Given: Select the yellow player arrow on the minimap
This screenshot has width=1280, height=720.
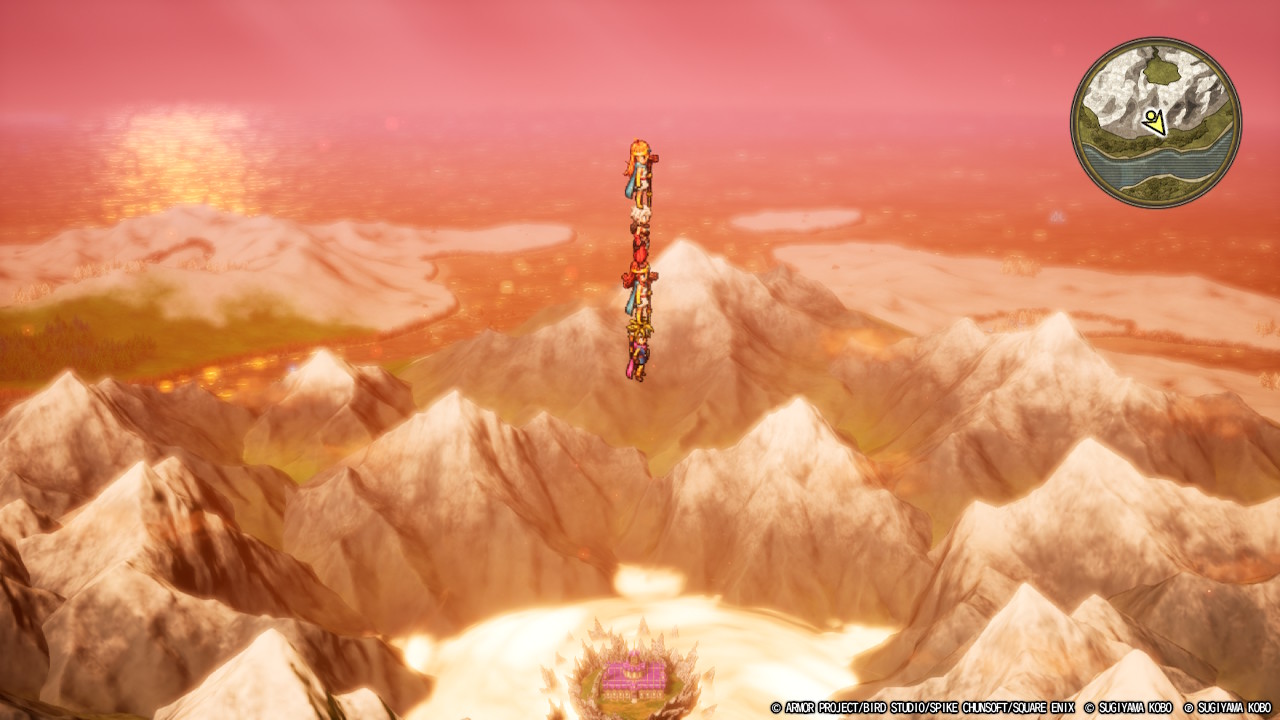Looking at the screenshot, I should 1155,123.
